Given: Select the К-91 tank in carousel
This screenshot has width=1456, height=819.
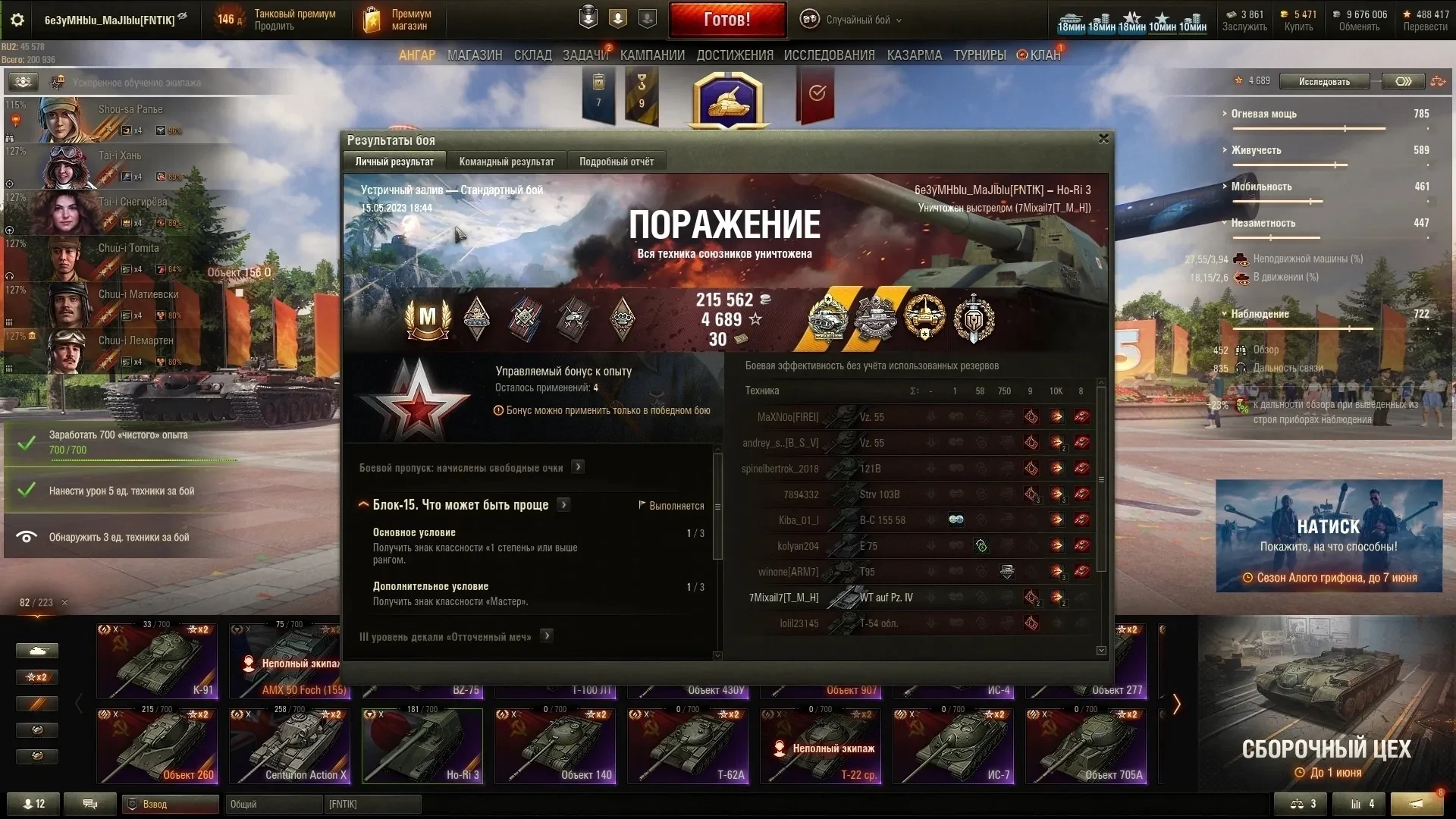Looking at the screenshot, I should point(157,661).
